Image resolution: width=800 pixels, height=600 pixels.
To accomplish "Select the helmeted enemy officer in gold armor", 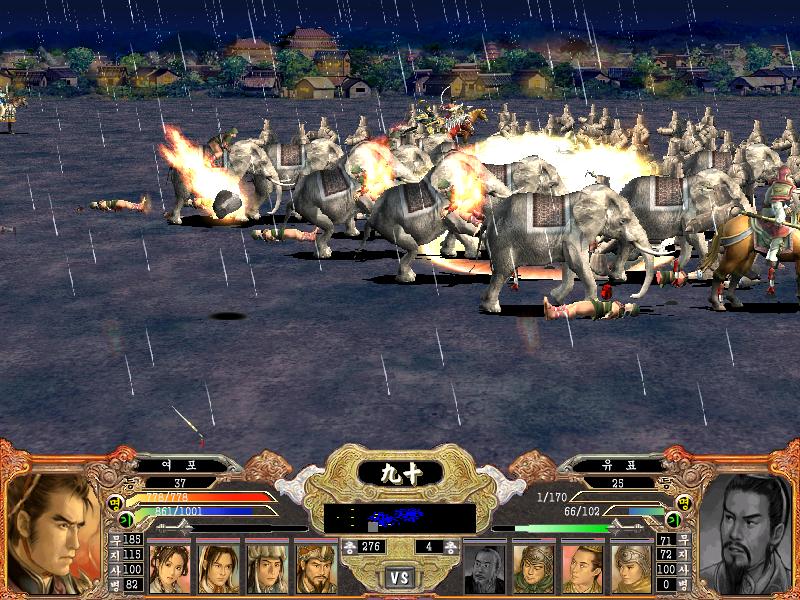I will coord(631,568).
